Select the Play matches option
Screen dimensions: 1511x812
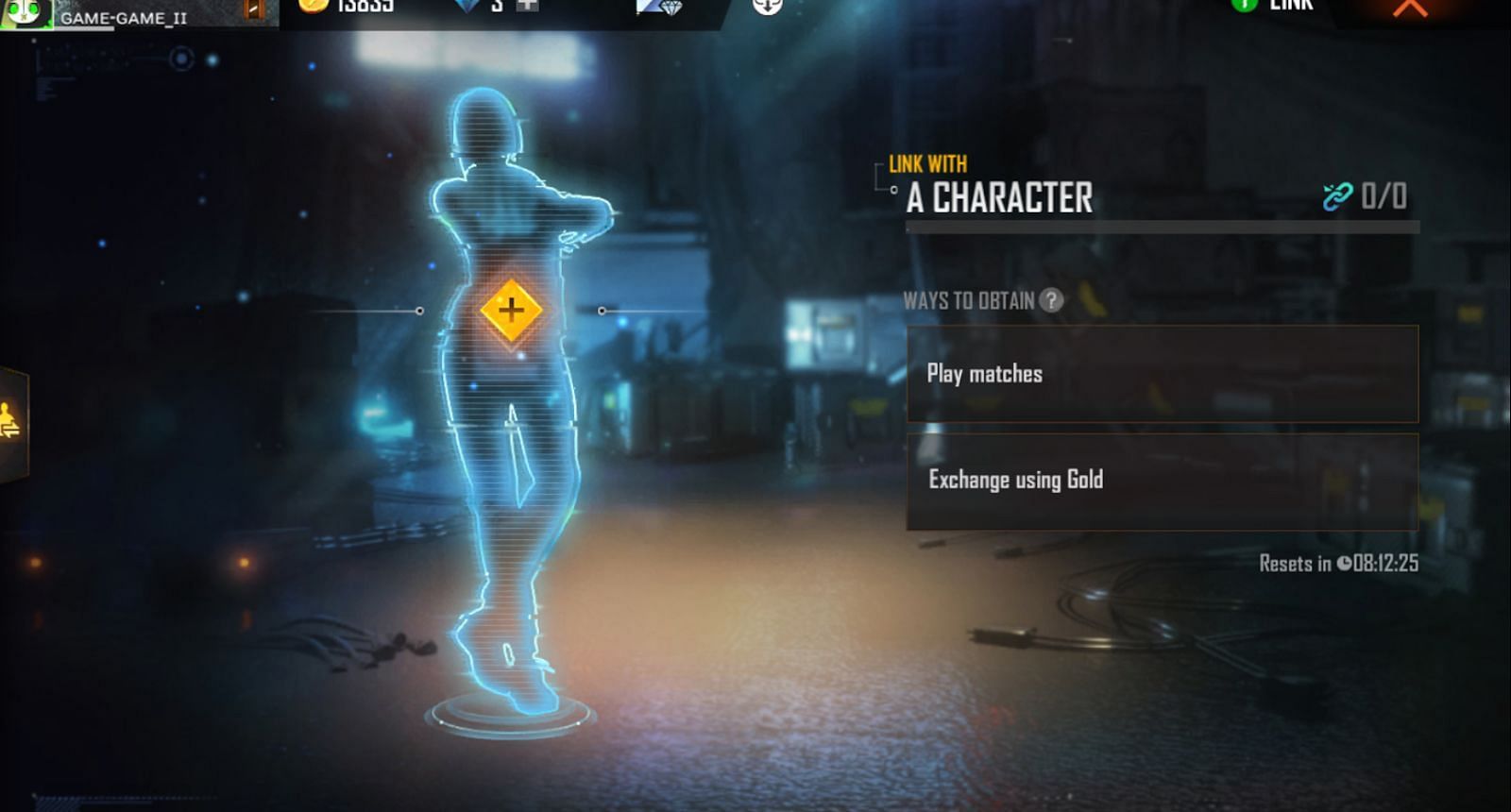(1162, 374)
